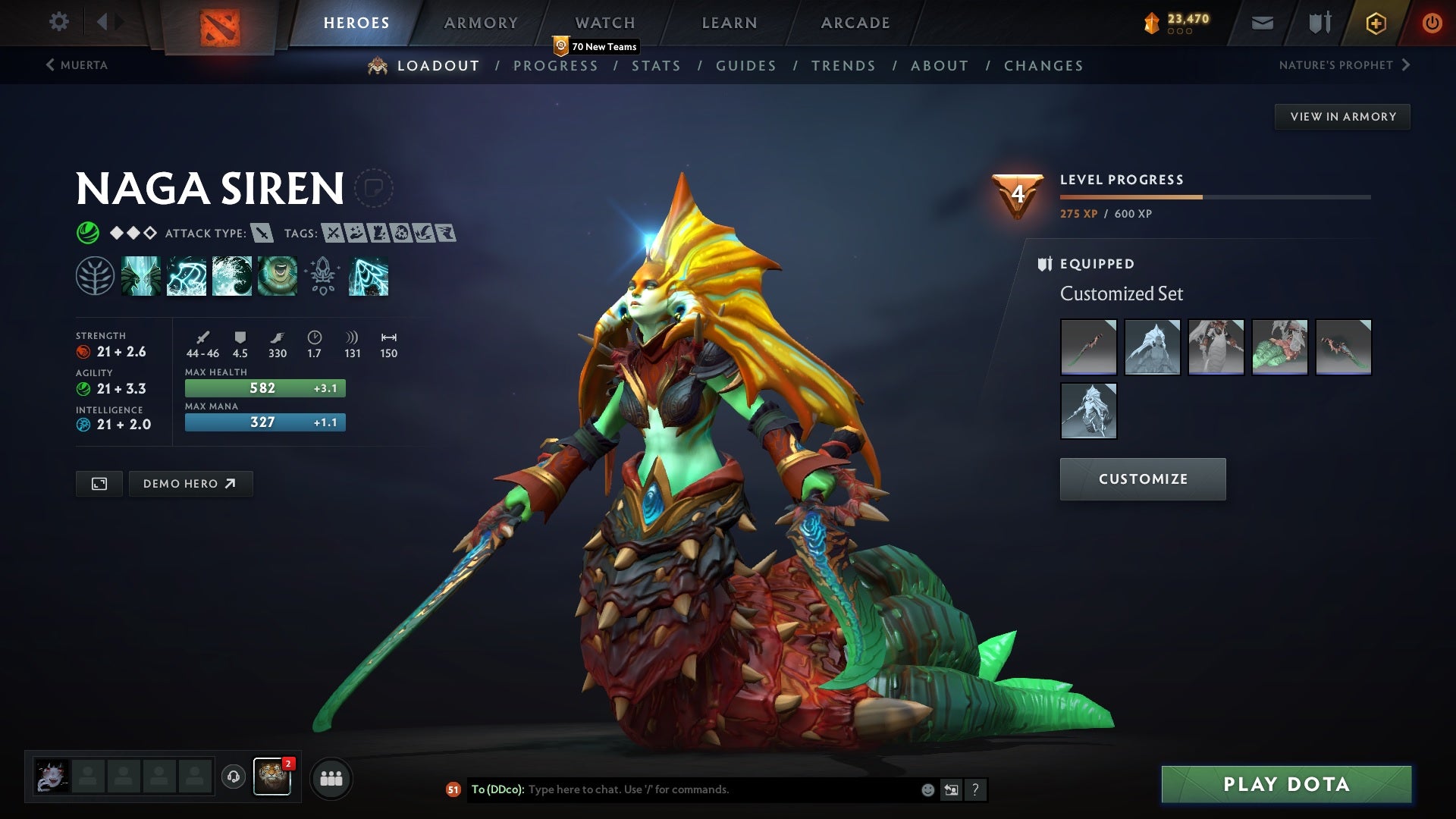Open the settings gear icon

tap(58, 22)
